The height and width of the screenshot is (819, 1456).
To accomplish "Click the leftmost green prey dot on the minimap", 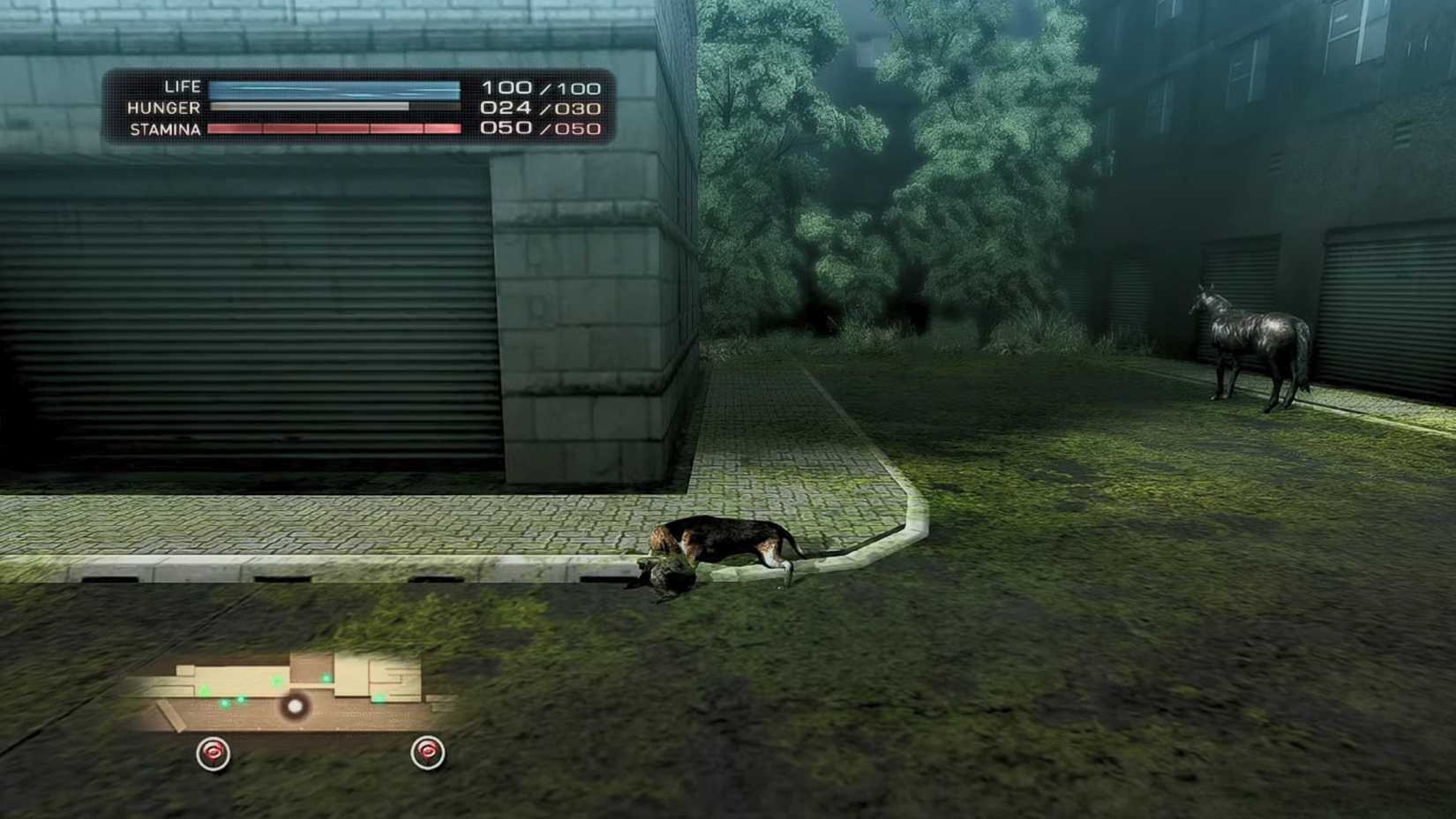I will 224,704.
